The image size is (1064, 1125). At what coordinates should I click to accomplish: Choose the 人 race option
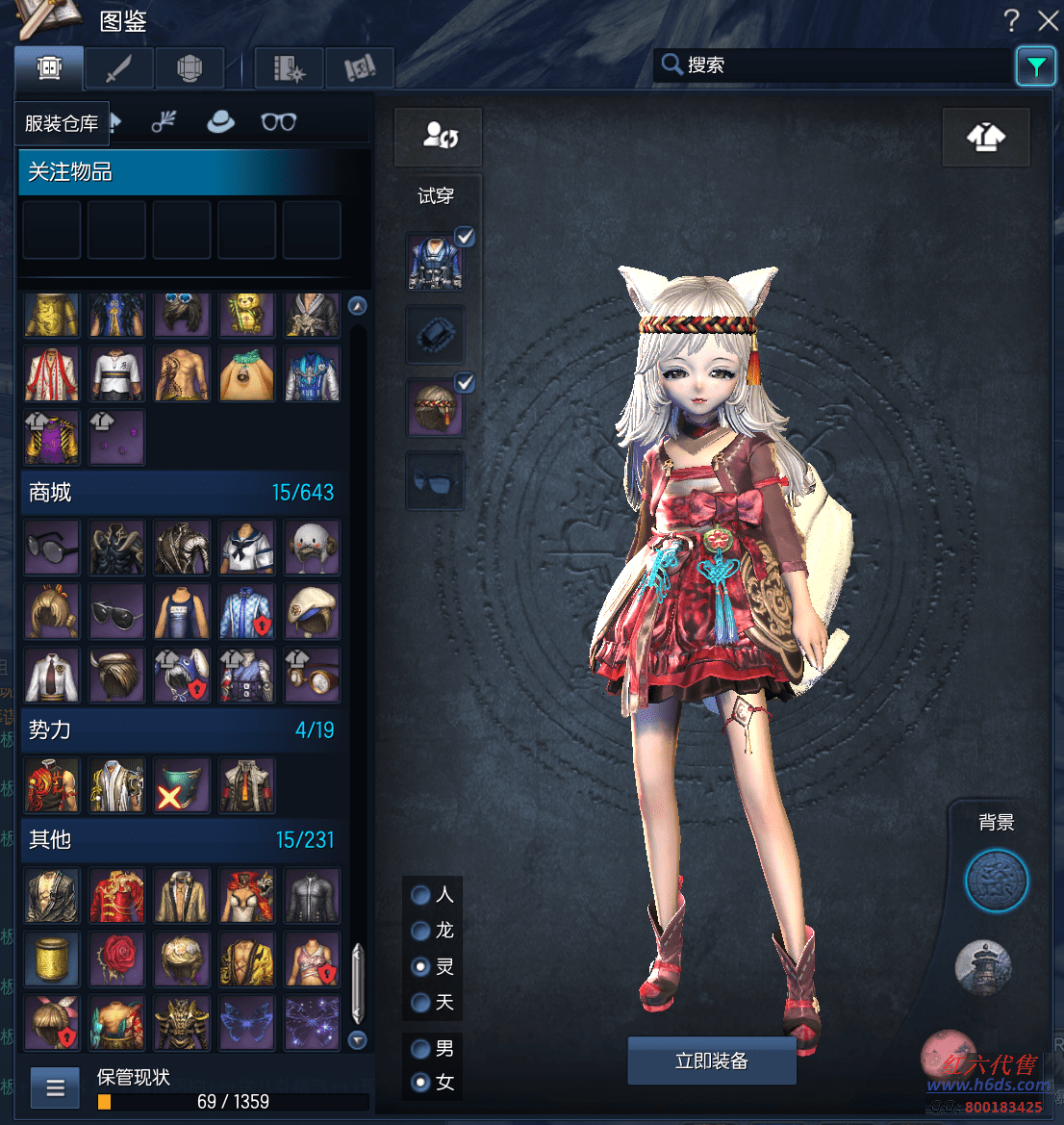coord(420,895)
